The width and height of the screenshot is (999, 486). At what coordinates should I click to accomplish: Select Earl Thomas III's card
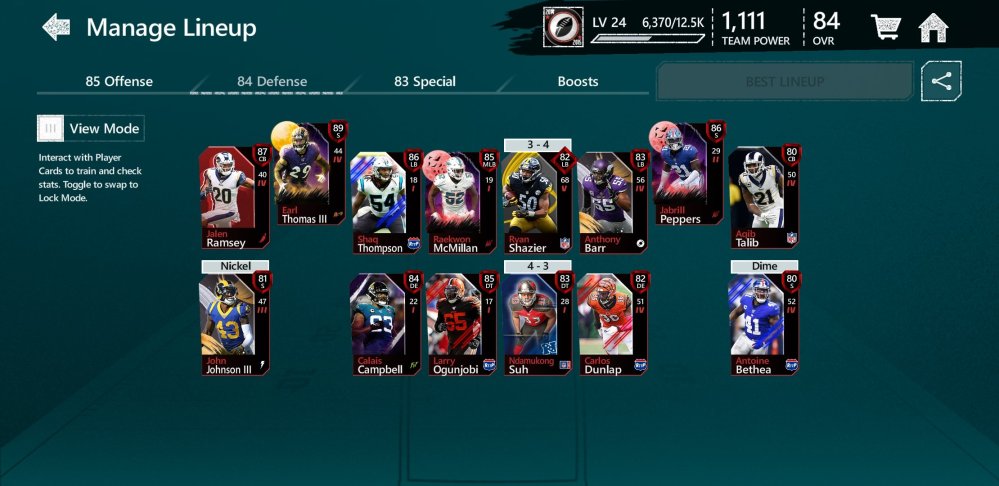[x=310, y=175]
